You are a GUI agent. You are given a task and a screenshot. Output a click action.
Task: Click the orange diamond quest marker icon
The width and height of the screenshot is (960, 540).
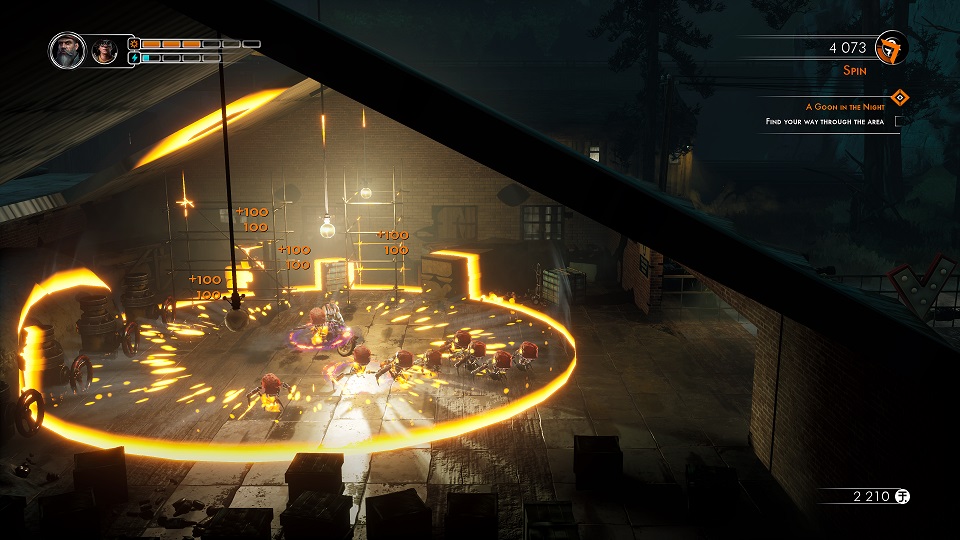point(899,97)
